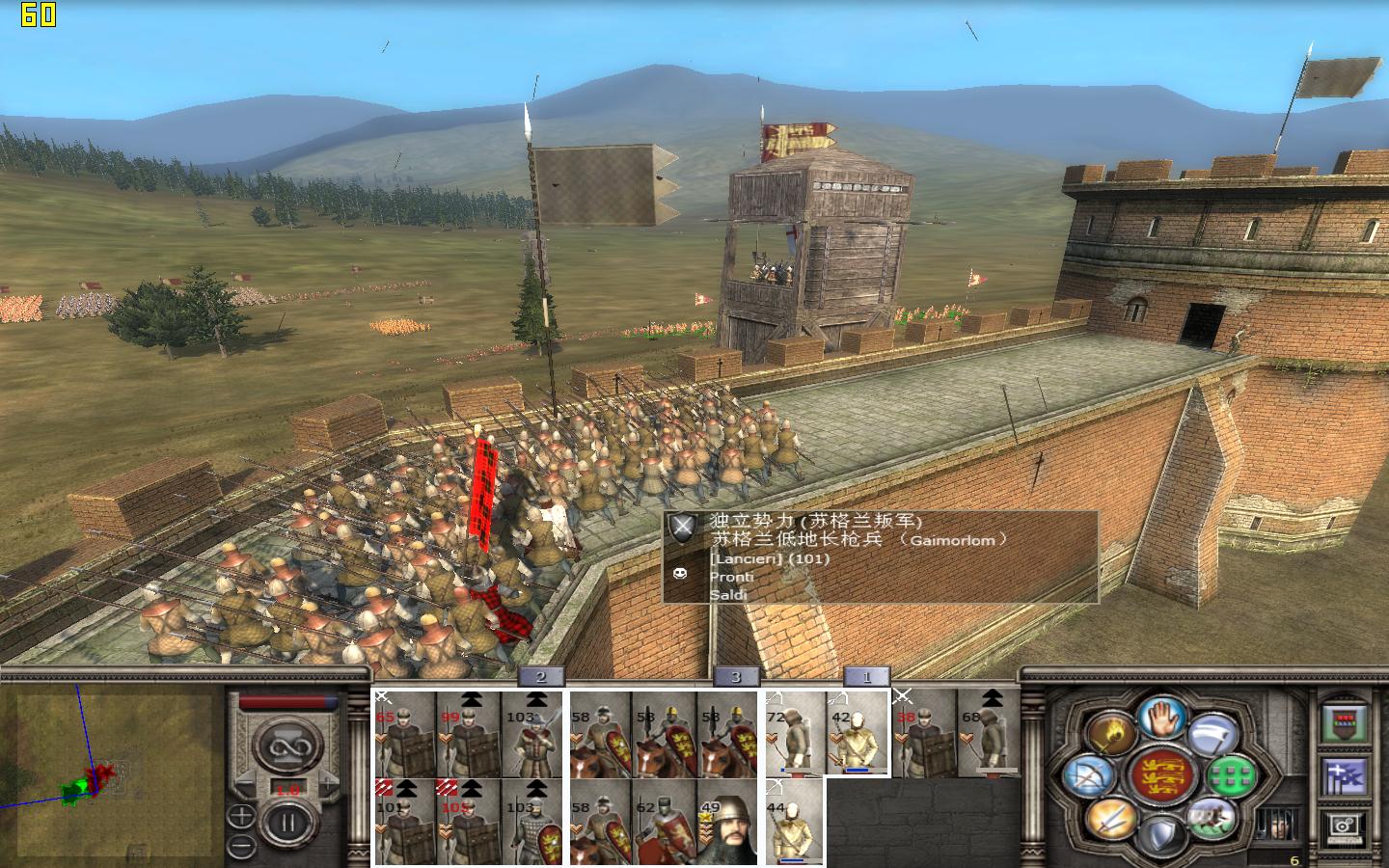Zoom out the minimap with minus button
This screenshot has height=868, width=1389.
(x=241, y=846)
